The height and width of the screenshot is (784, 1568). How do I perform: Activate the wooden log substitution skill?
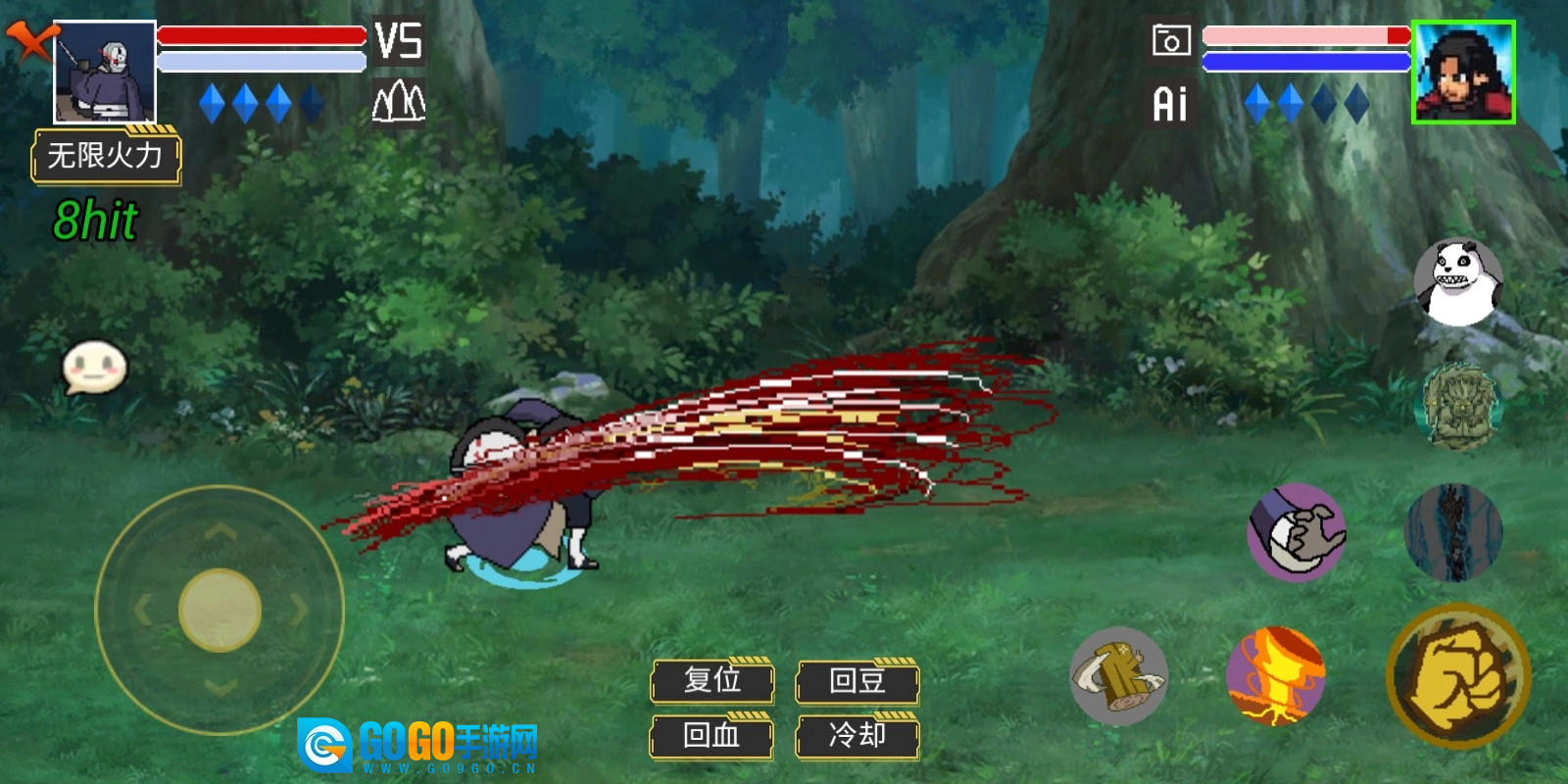click(x=1119, y=676)
